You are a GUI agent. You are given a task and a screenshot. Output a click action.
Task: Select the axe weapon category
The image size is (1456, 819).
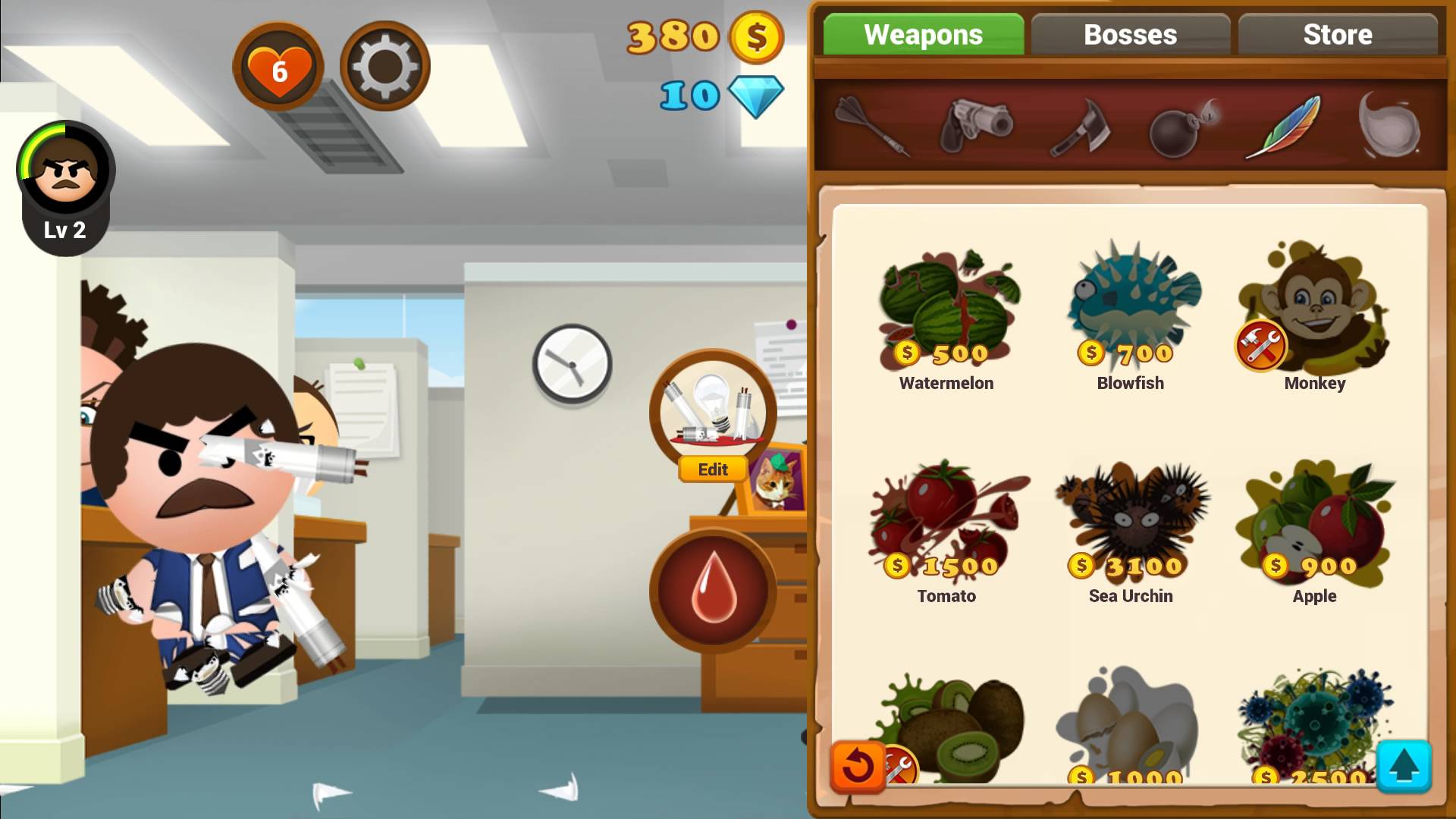pyautogui.click(x=1080, y=127)
